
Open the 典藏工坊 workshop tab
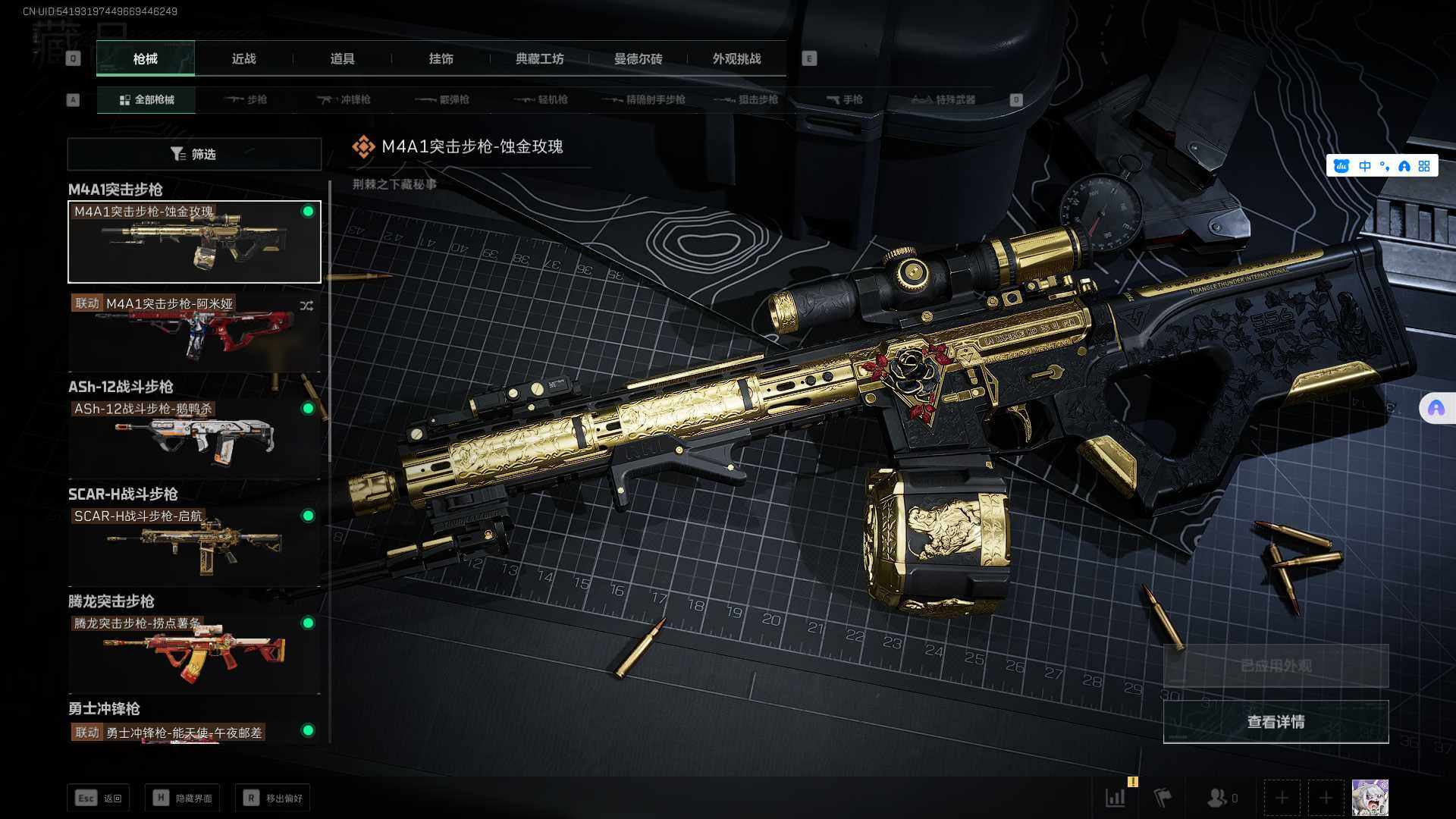click(x=539, y=58)
